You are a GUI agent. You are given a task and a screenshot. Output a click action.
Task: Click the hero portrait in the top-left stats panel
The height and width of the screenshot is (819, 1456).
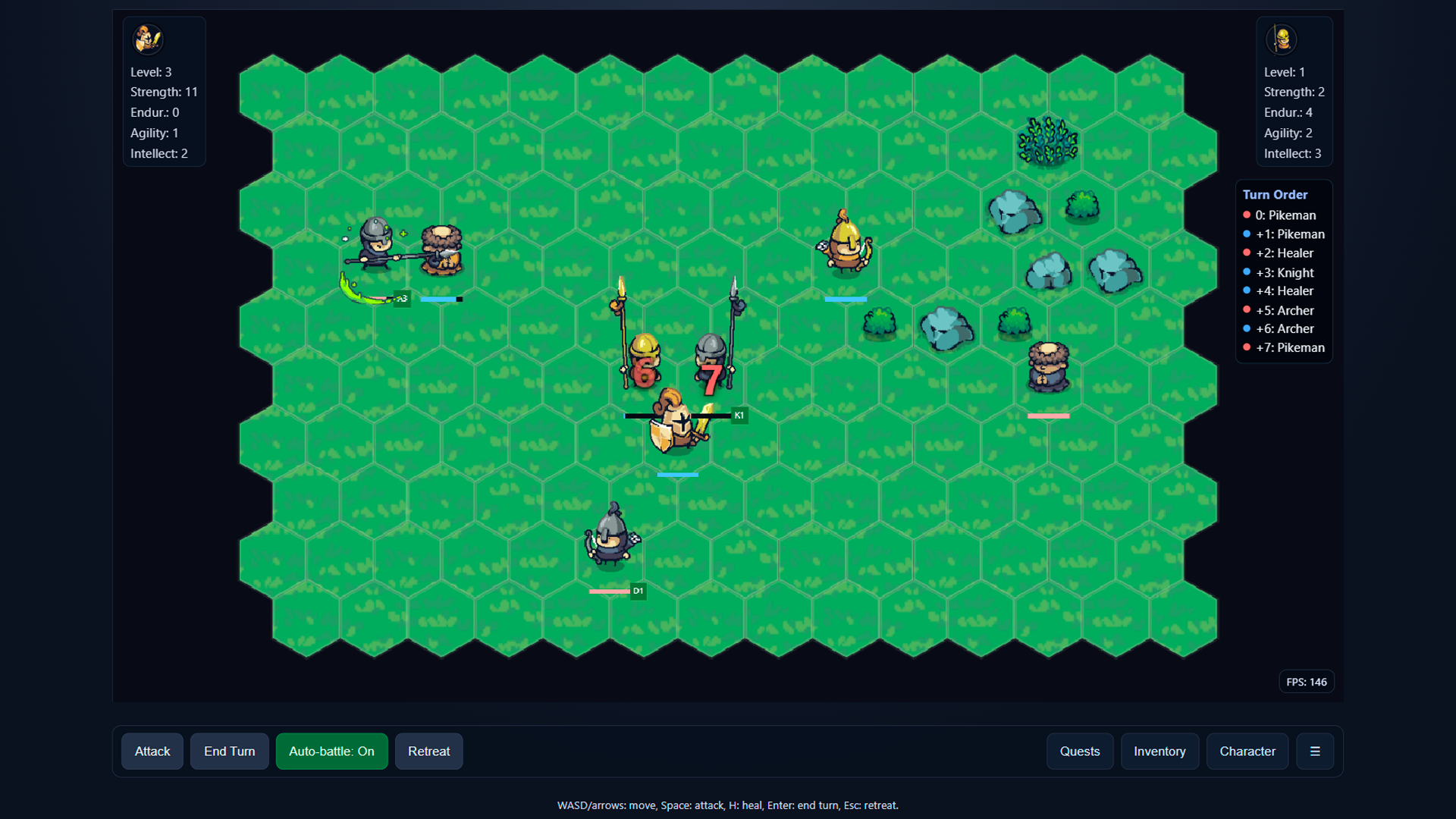click(148, 39)
